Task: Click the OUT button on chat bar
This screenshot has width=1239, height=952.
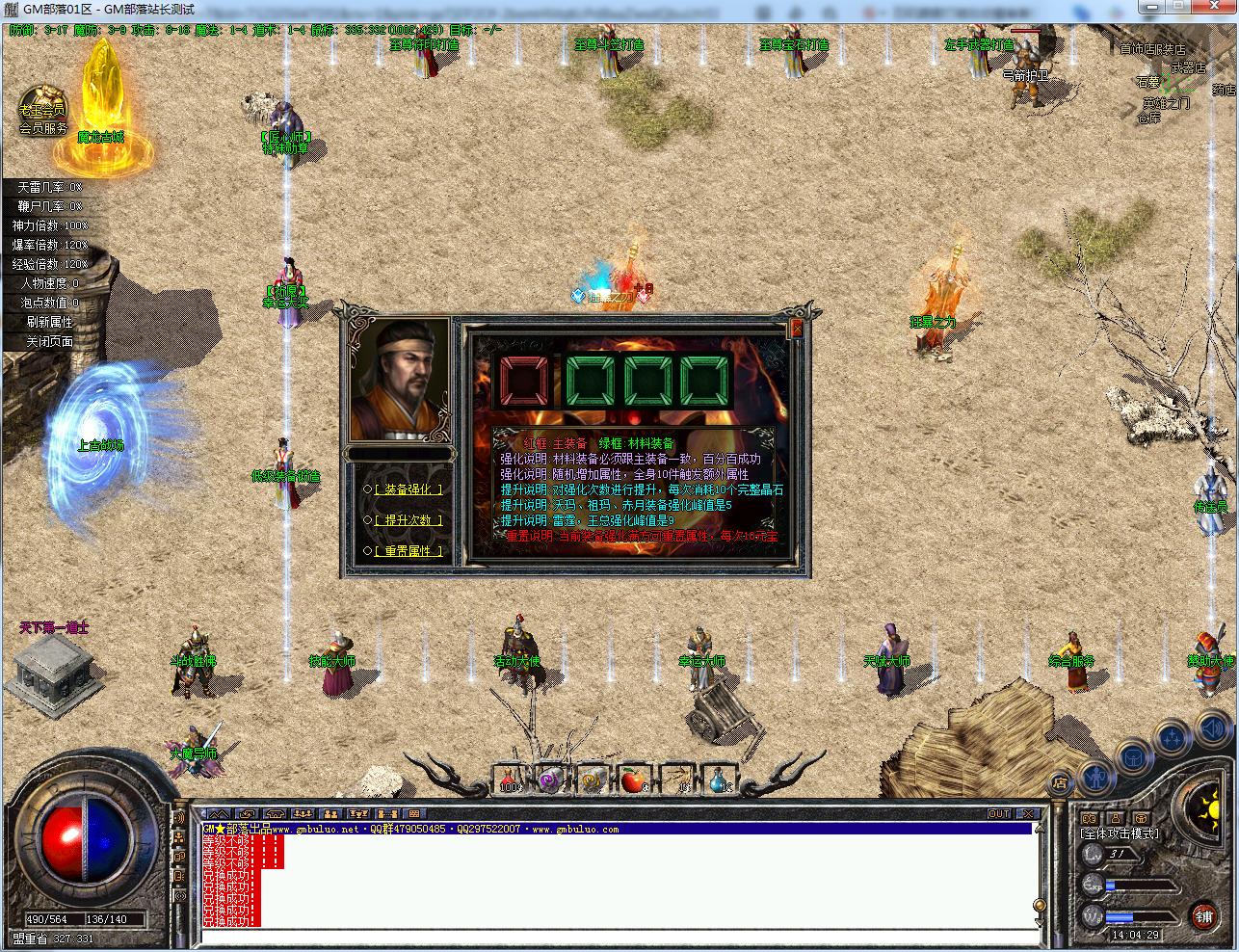Action: (998, 814)
